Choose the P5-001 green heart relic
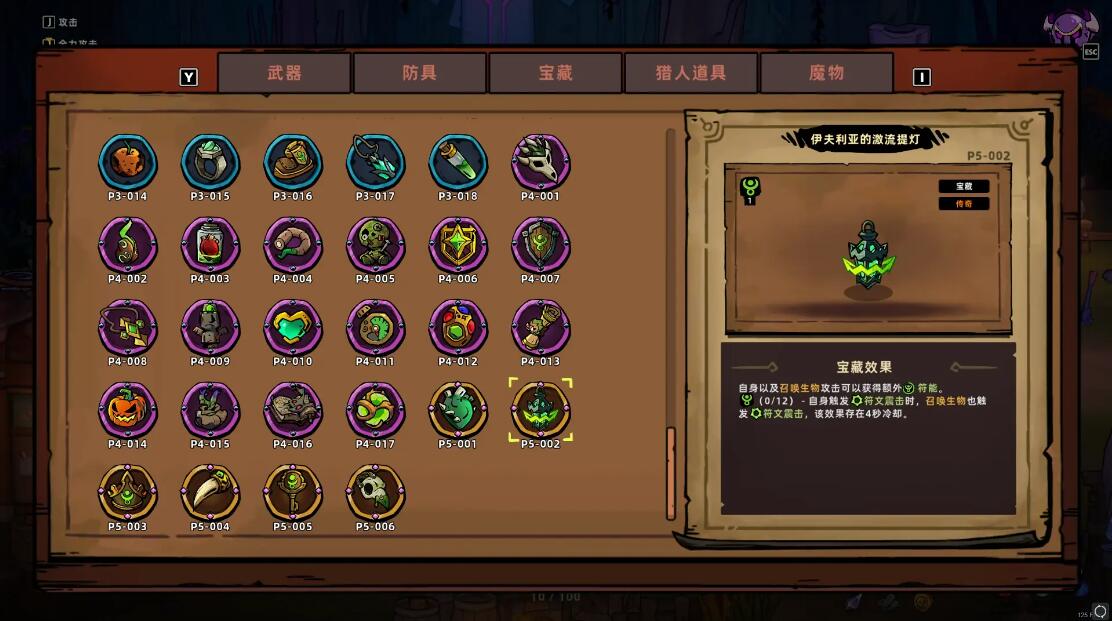Viewport: 1112px width, 621px height. (x=458, y=410)
